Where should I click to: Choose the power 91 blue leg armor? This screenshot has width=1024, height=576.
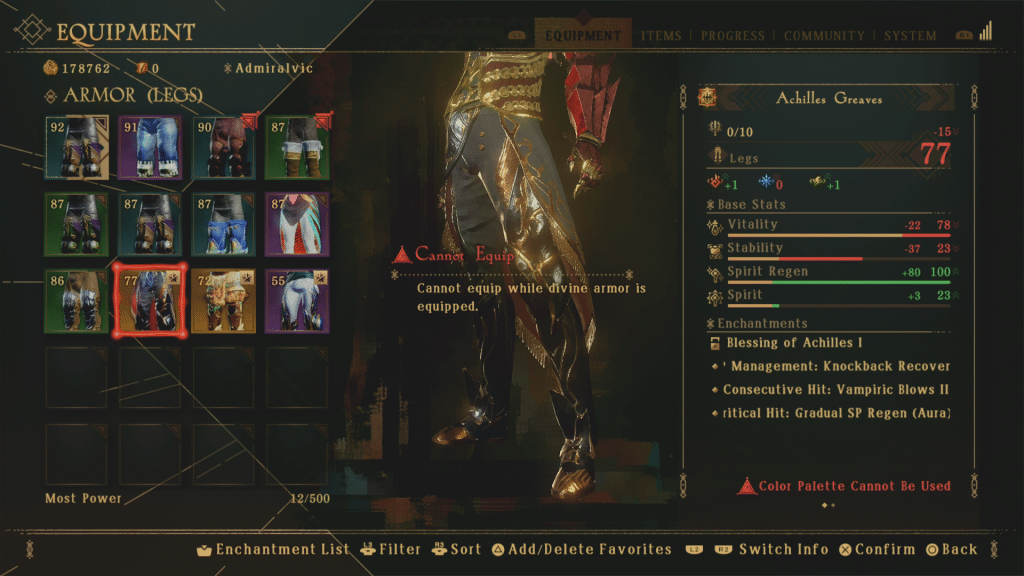(x=150, y=147)
